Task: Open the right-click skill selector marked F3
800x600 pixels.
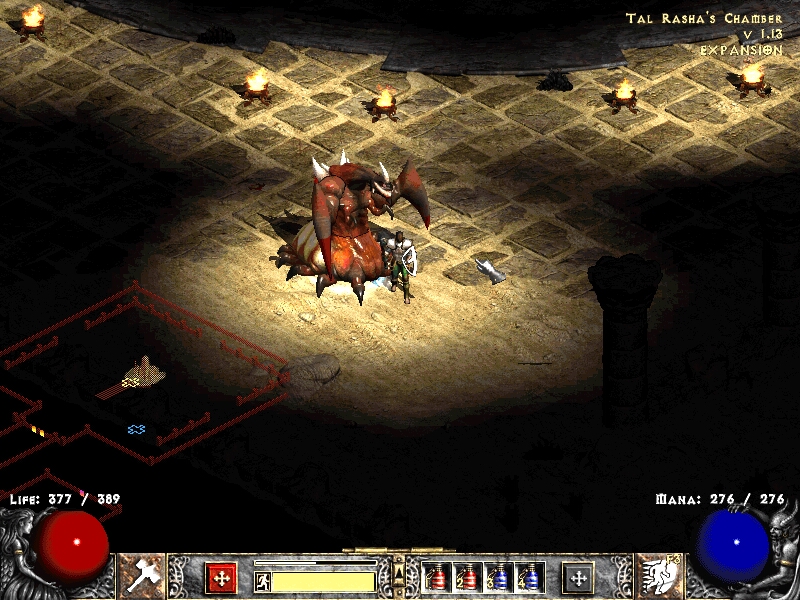Action: pyautogui.click(x=657, y=574)
